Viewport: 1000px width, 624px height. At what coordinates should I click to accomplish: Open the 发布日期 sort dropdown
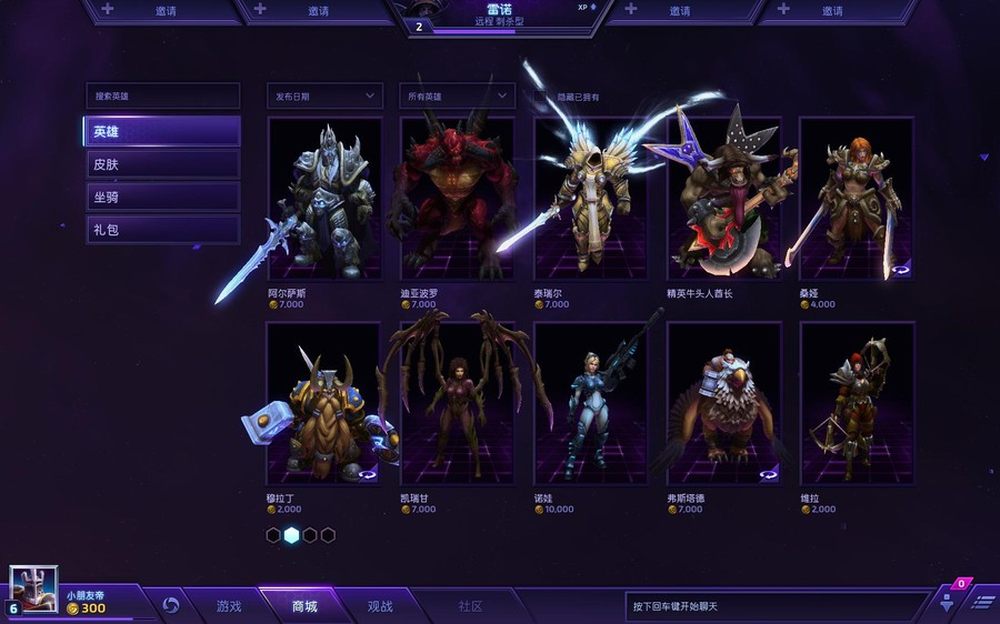pyautogui.click(x=325, y=96)
